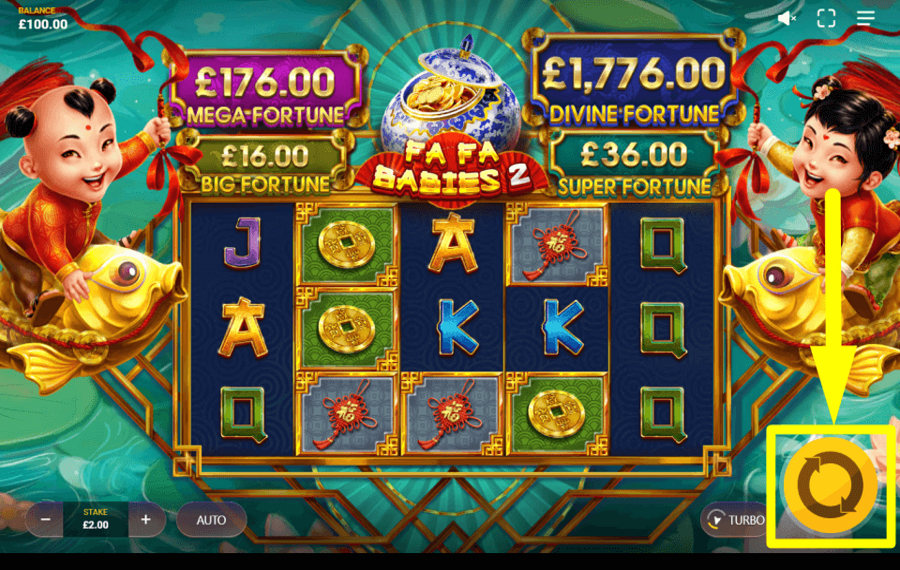This screenshot has width=900, height=570.
Task: Open the hamburger menu
Action: [866, 18]
